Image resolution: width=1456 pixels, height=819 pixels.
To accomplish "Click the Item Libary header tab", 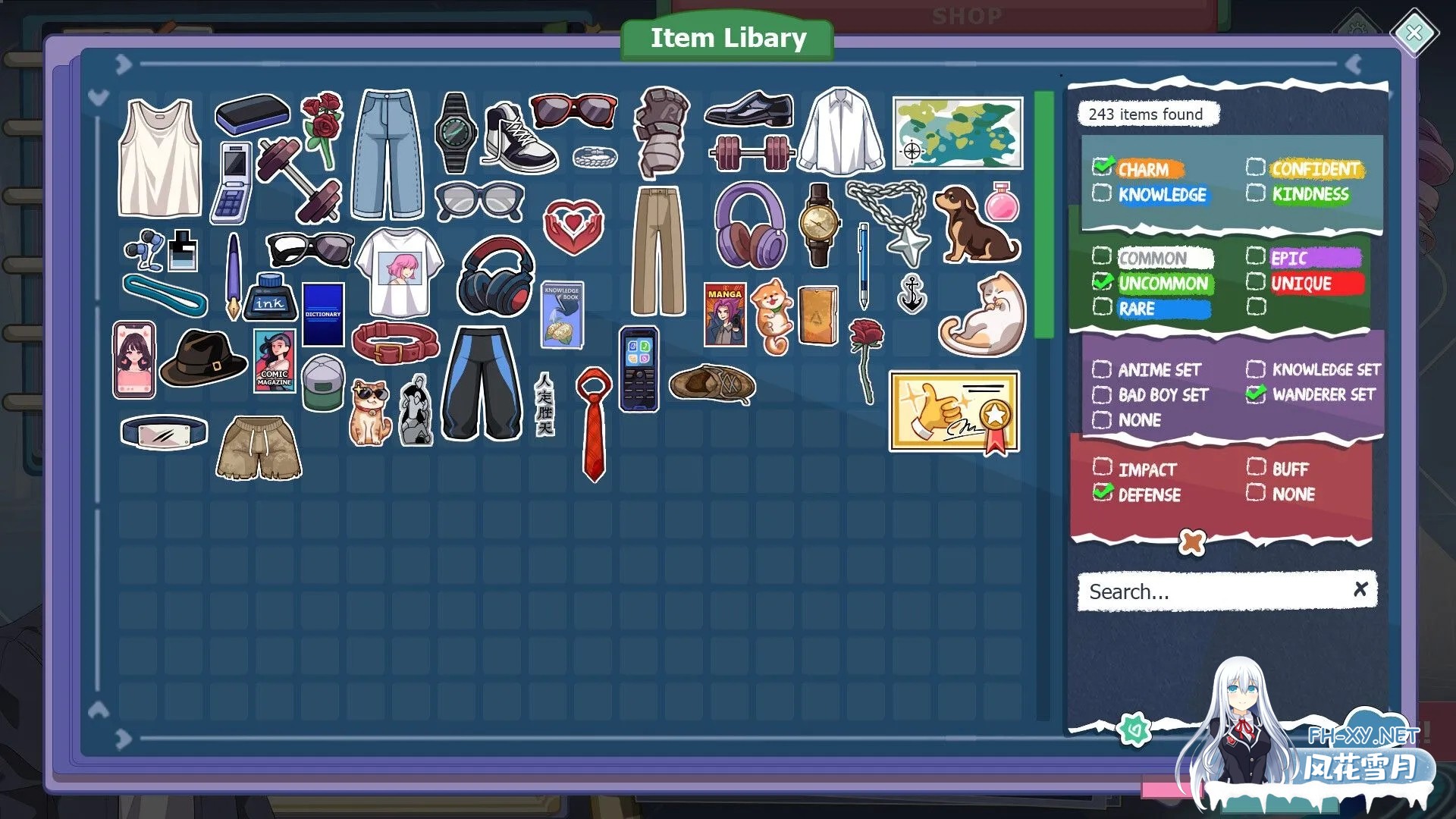I will tap(727, 37).
